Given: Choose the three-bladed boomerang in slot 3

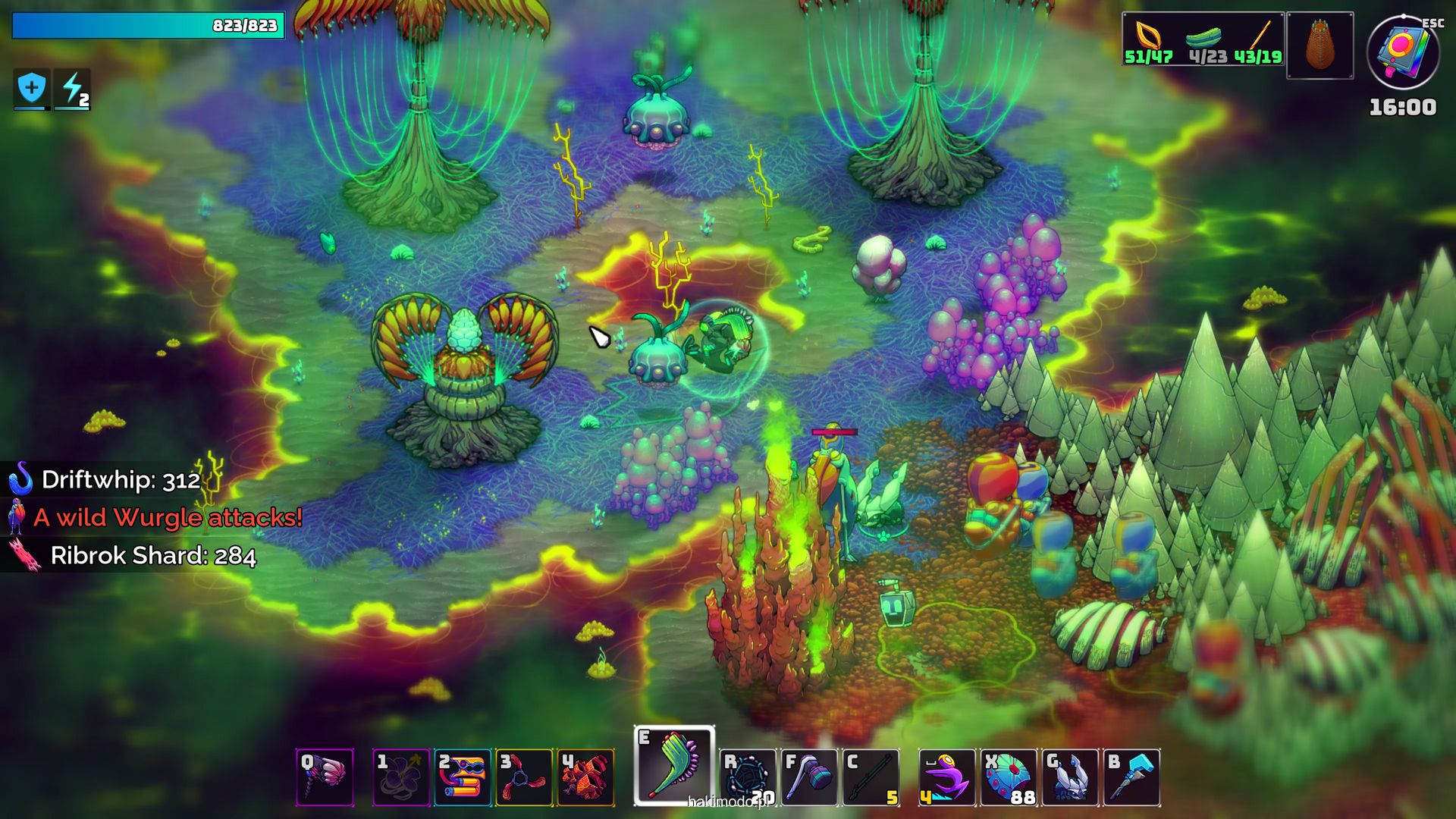Looking at the screenshot, I should tap(524, 777).
